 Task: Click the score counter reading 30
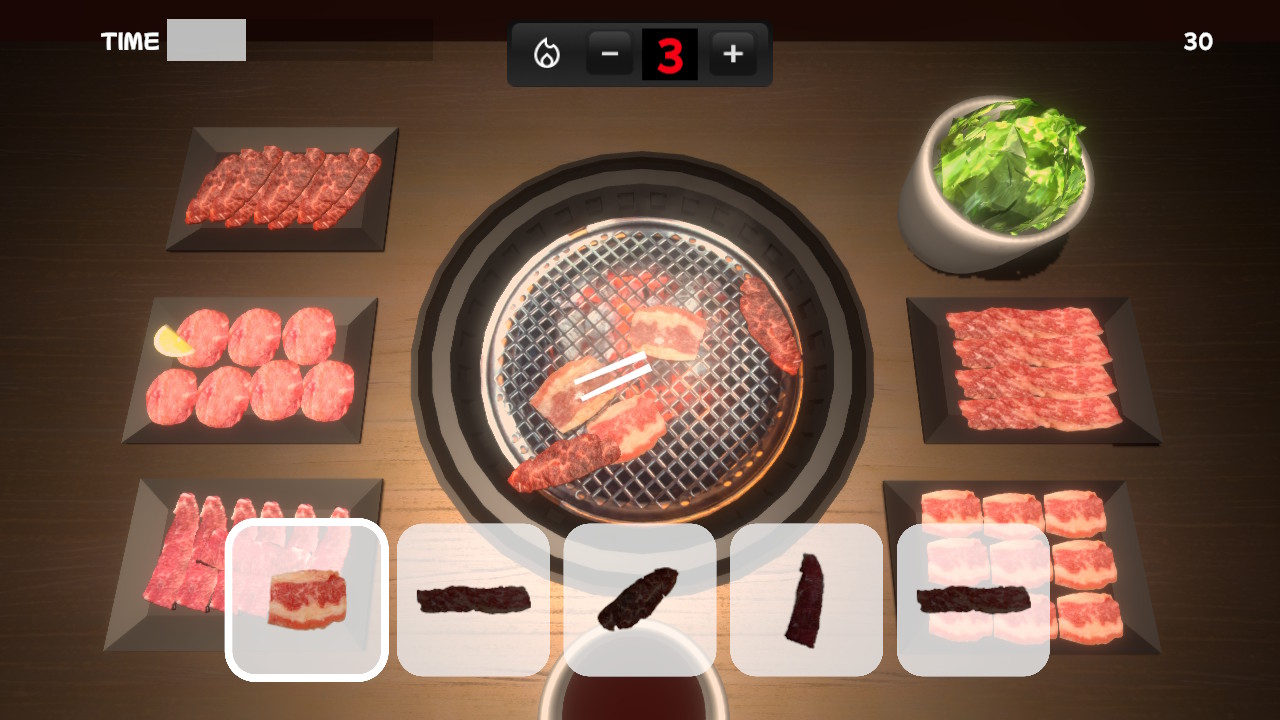1198,43
